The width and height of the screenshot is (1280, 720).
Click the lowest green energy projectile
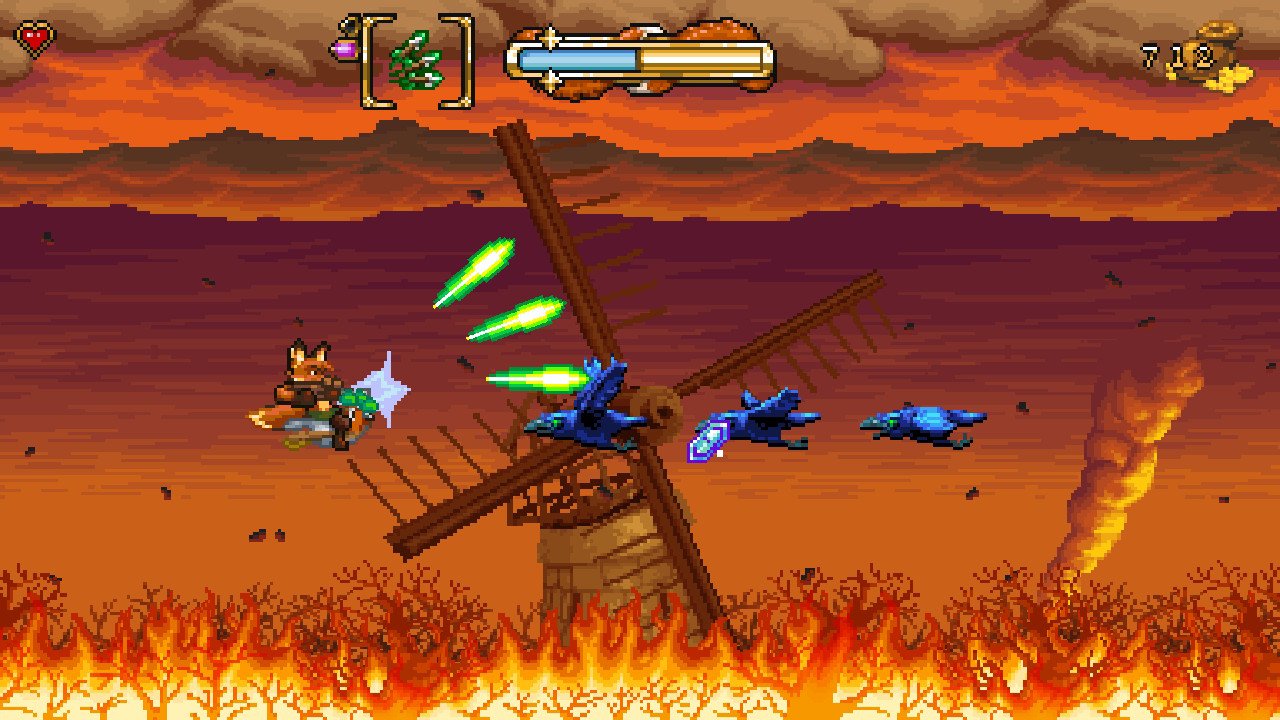(x=540, y=380)
